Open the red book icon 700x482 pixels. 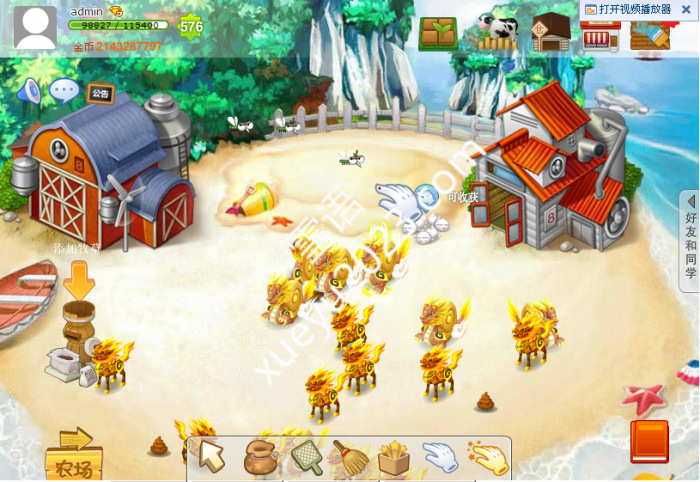(649, 441)
